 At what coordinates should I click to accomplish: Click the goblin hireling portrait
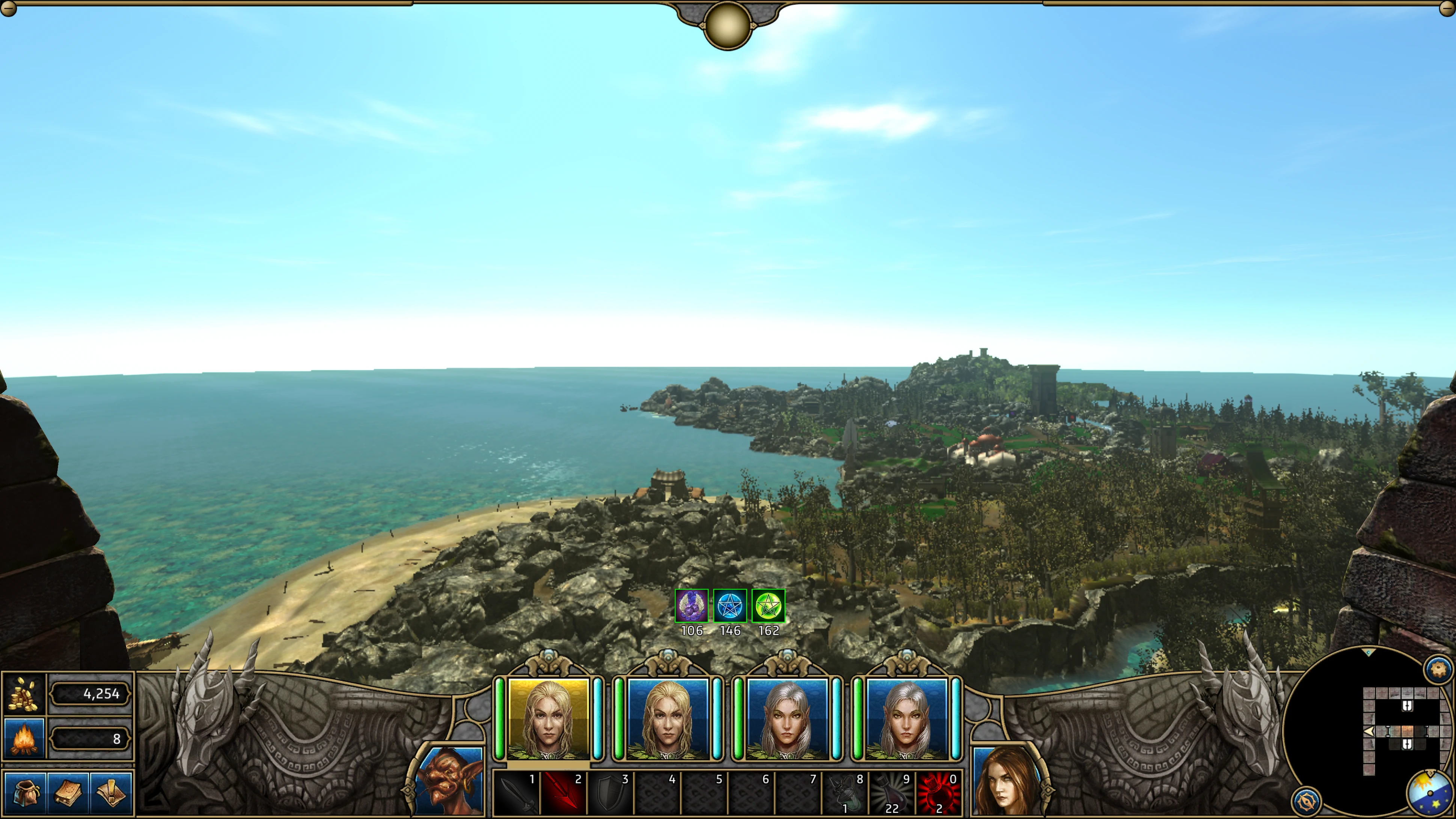[450, 782]
